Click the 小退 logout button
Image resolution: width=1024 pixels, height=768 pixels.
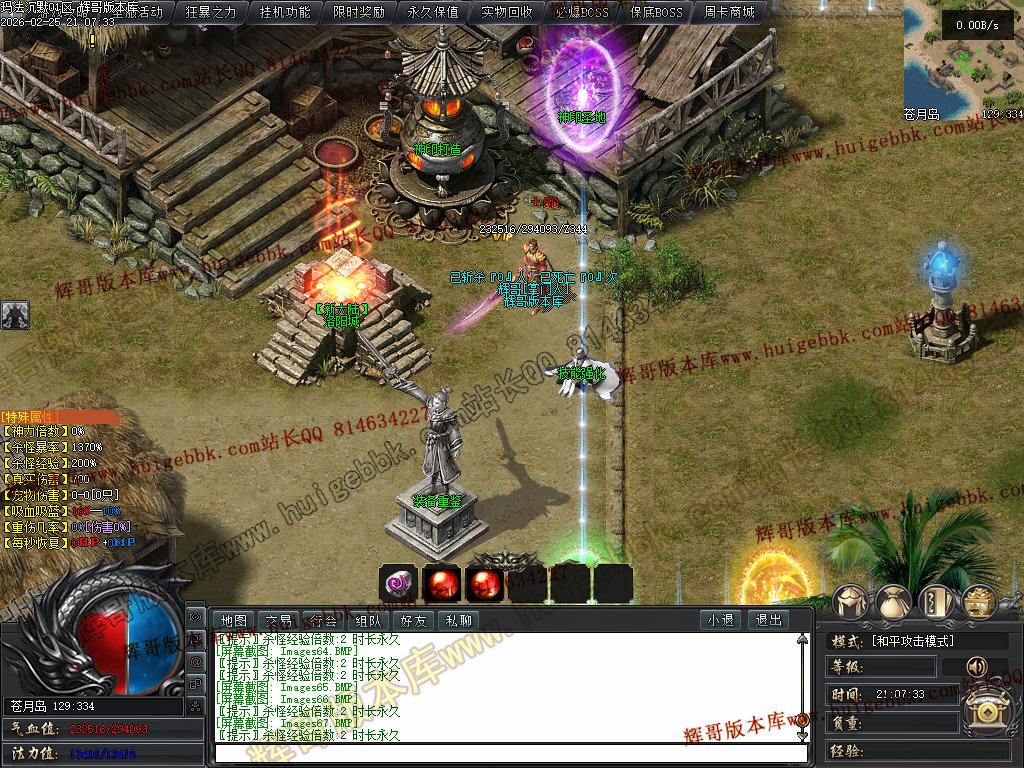point(720,620)
